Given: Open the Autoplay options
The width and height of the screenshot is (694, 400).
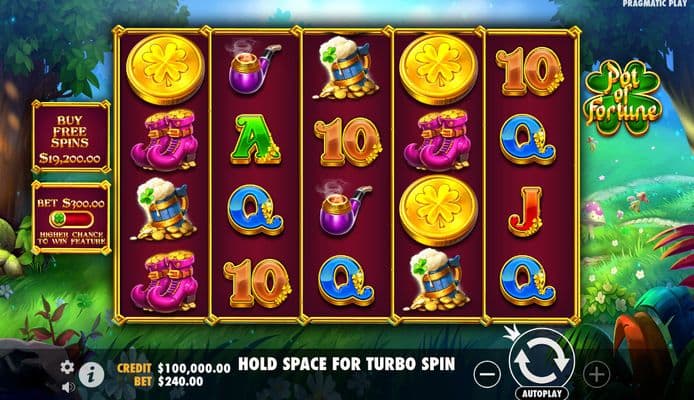Looking at the screenshot, I should pos(541,393).
